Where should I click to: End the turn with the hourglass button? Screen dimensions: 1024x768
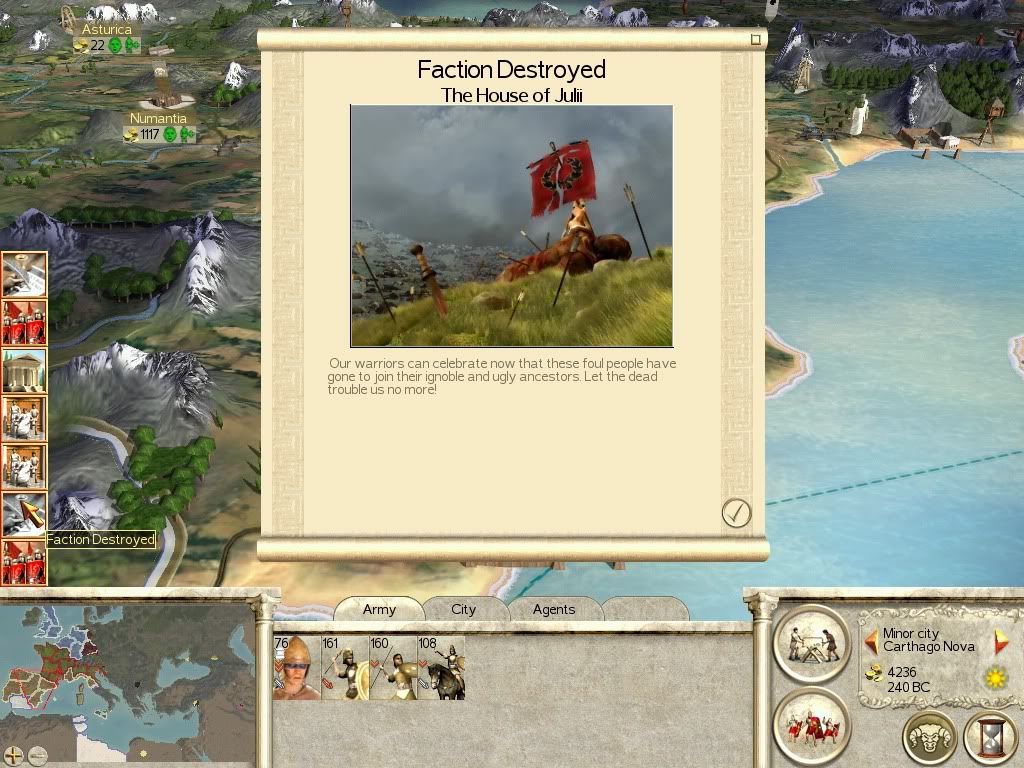pyautogui.click(x=989, y=738)
